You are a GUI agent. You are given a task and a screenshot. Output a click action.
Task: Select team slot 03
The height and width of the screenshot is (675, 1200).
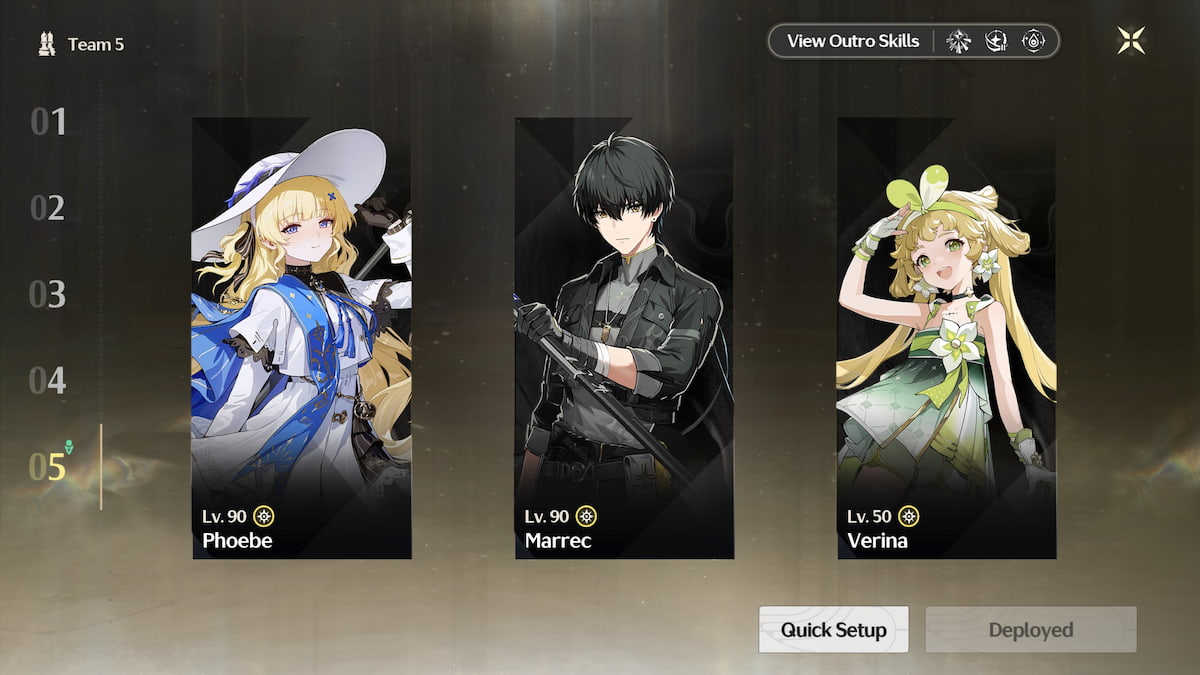[x=48, y=295]
